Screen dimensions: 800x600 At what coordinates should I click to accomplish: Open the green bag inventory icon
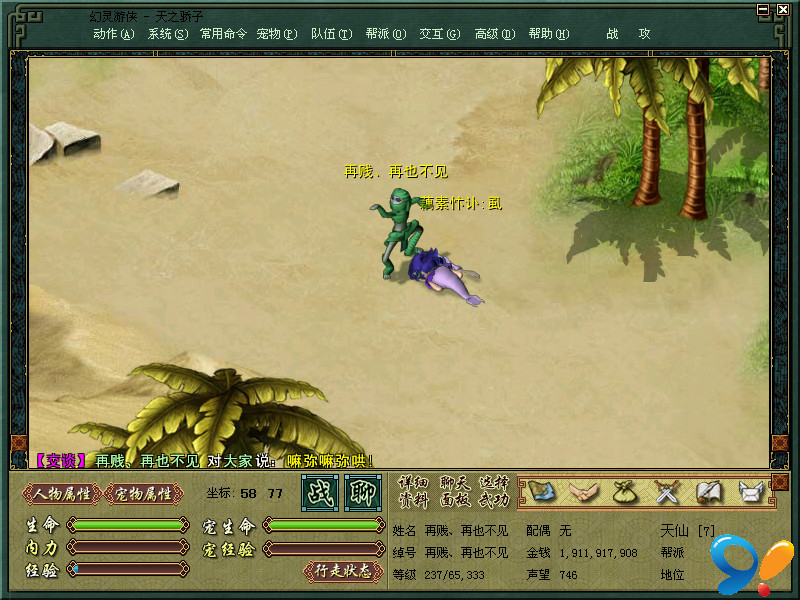(625, 492)
